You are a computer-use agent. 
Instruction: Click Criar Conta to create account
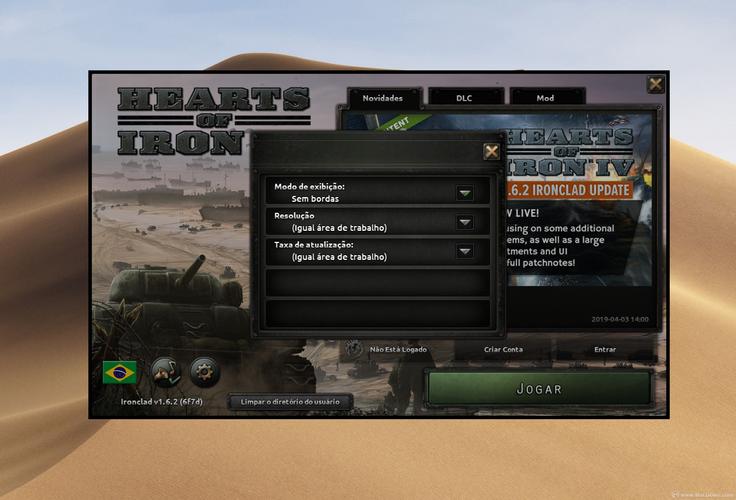[503, 350]
